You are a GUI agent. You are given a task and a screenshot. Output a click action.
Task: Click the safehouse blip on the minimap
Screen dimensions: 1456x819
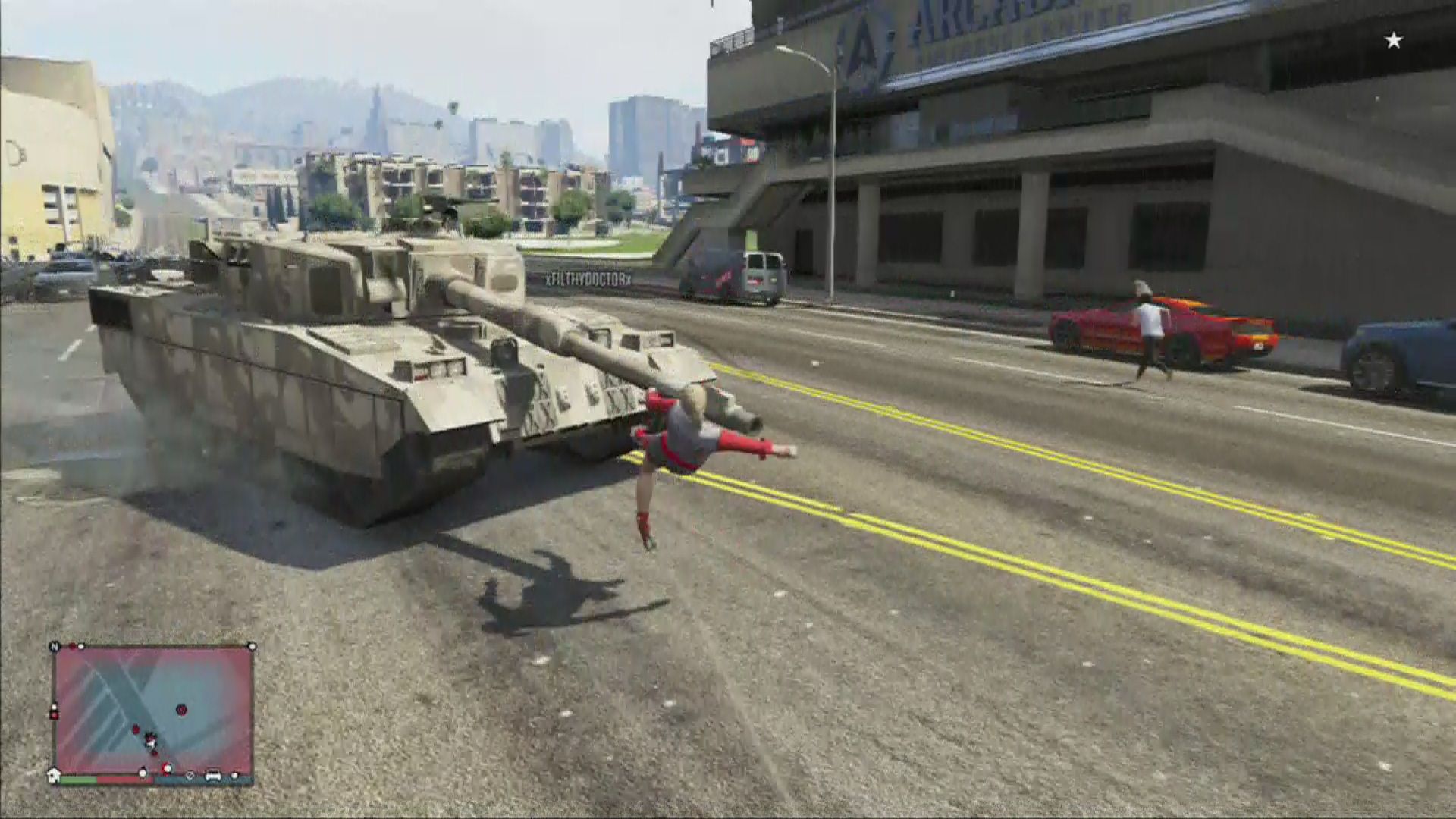tap(54, 775)
